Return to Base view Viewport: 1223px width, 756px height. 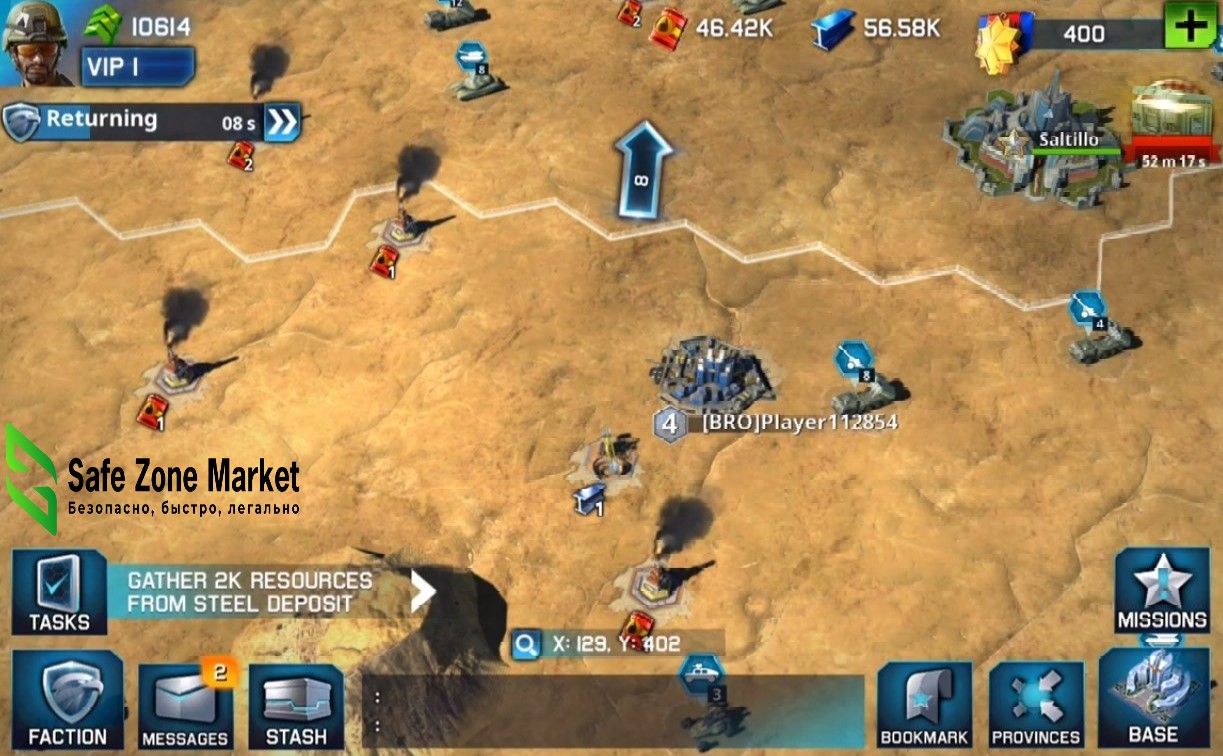click(1153, 700)
